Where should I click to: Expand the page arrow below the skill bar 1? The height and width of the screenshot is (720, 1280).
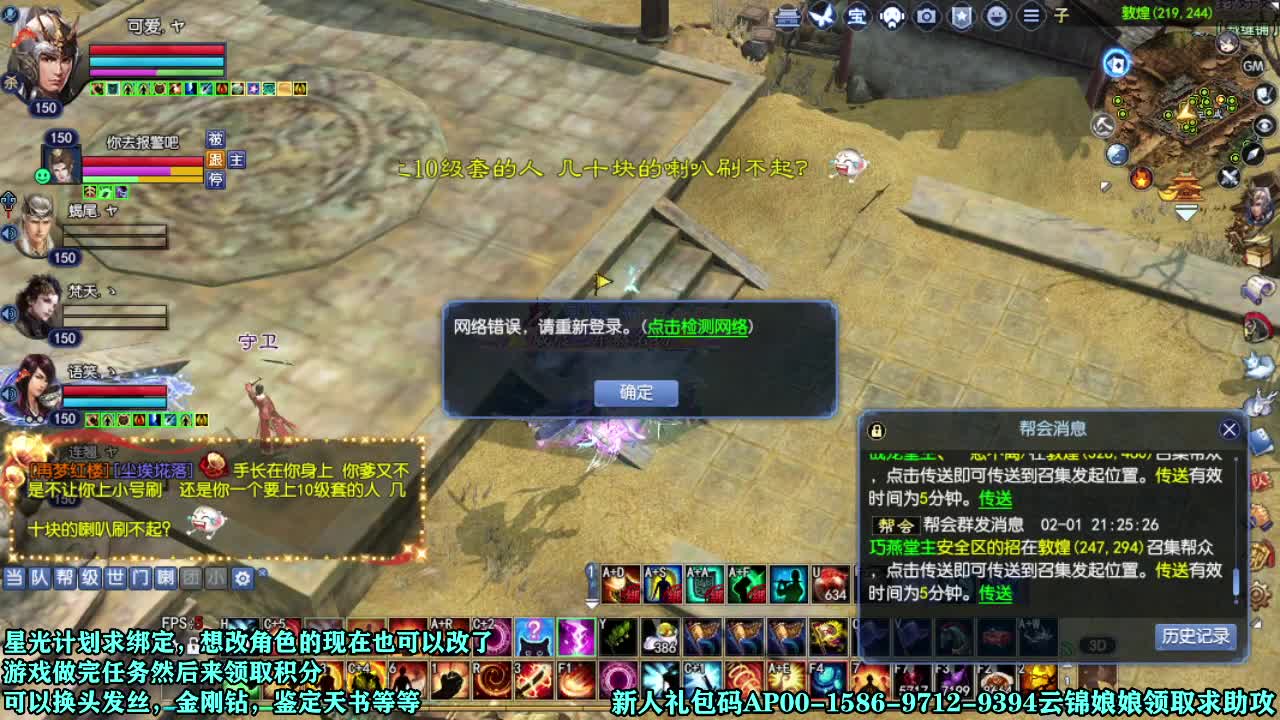click(x=589, y=602)
